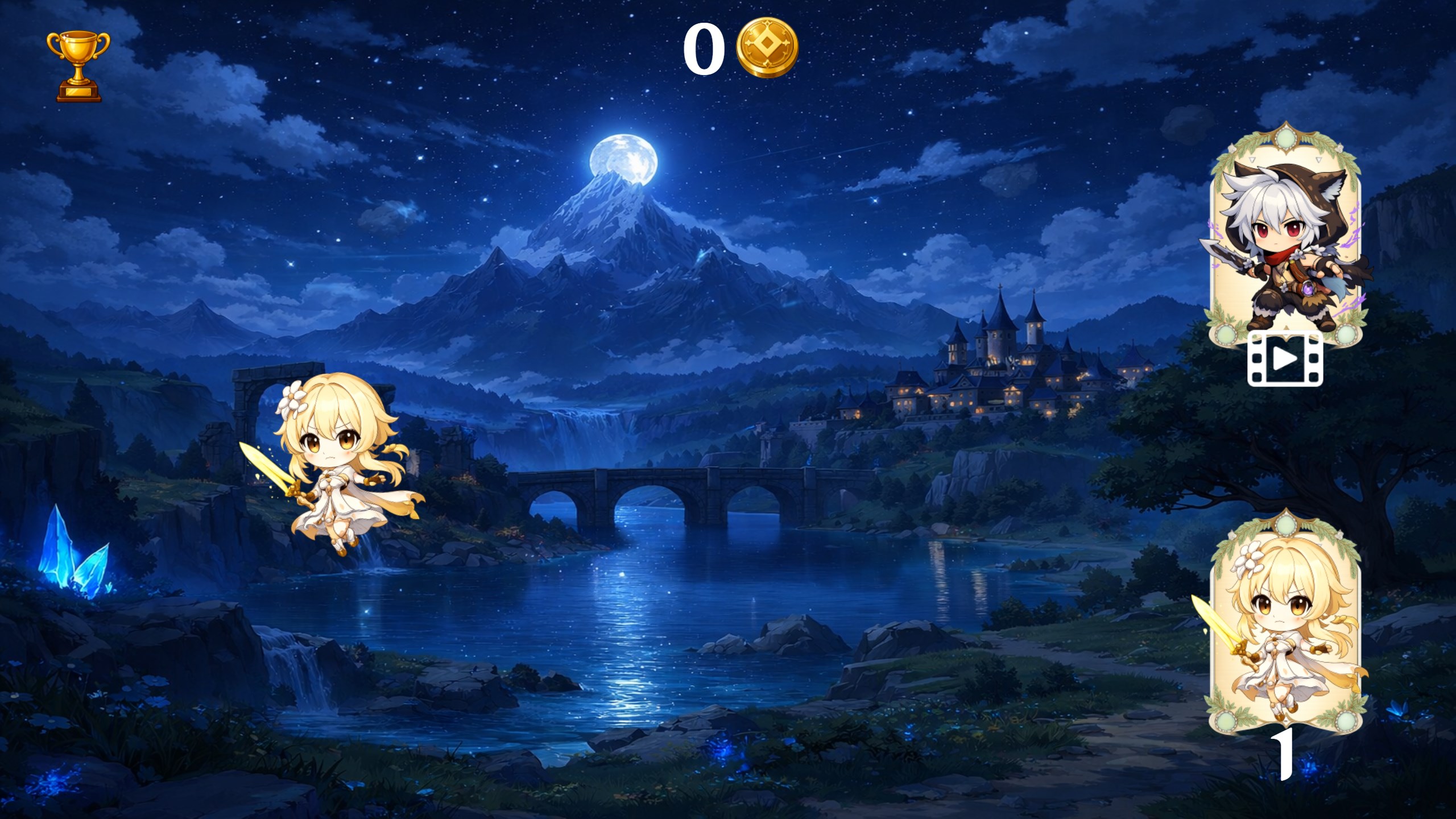Tap the small triangle markers inside the top card
Viewport: 1456px width, 819px height.
pos(1252,159)
